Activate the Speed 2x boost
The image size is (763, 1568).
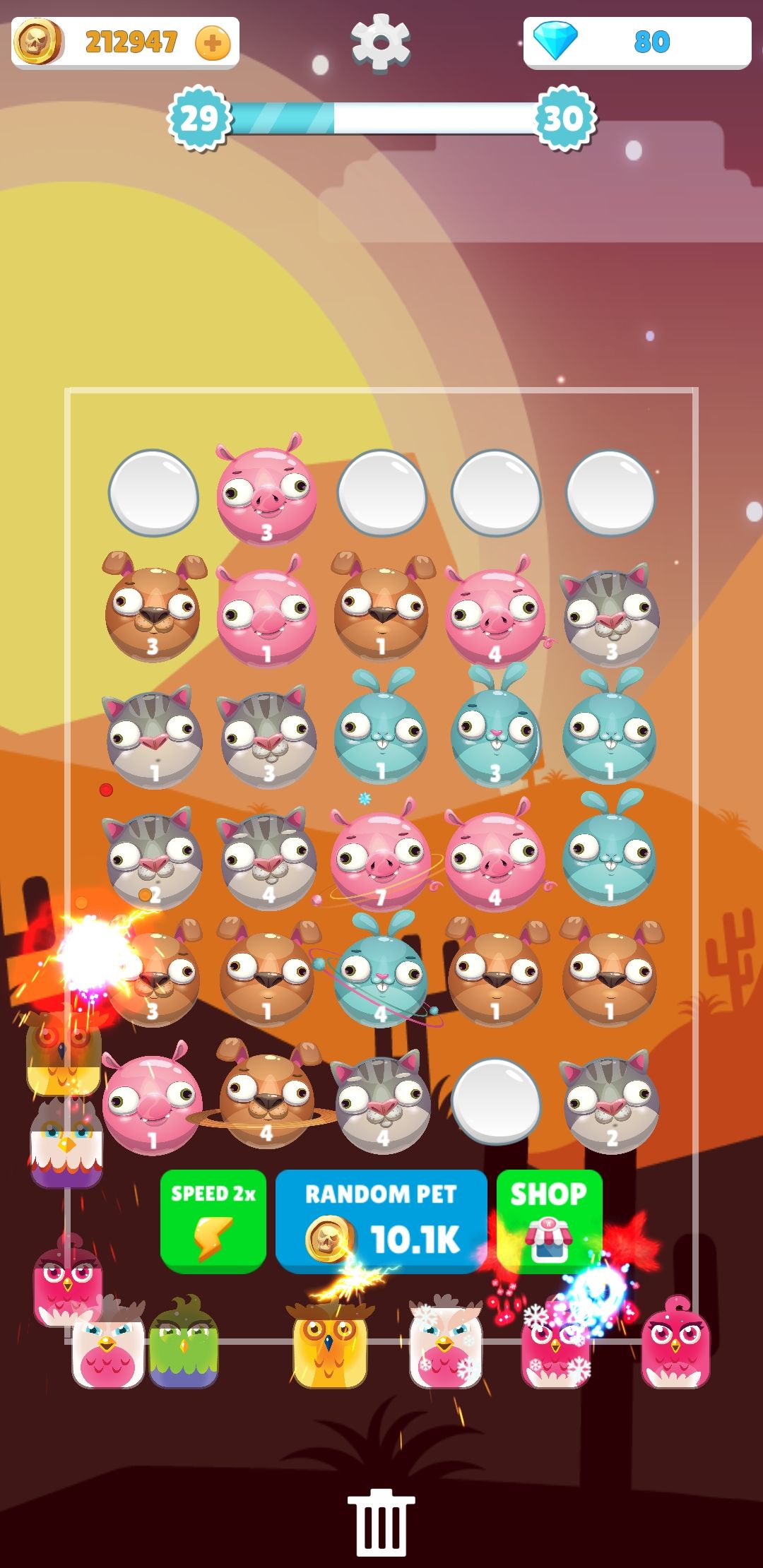point(213,1220)
